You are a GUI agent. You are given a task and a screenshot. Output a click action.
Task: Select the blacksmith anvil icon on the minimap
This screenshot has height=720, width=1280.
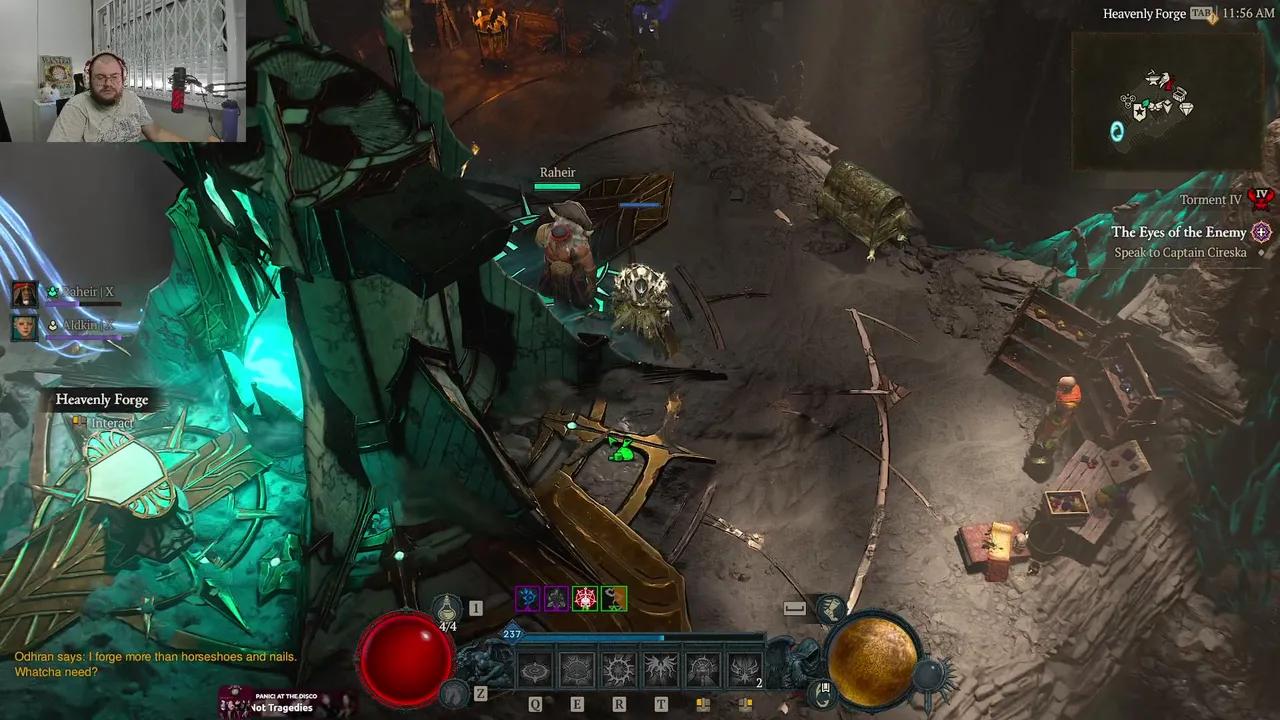point(1151,78)
